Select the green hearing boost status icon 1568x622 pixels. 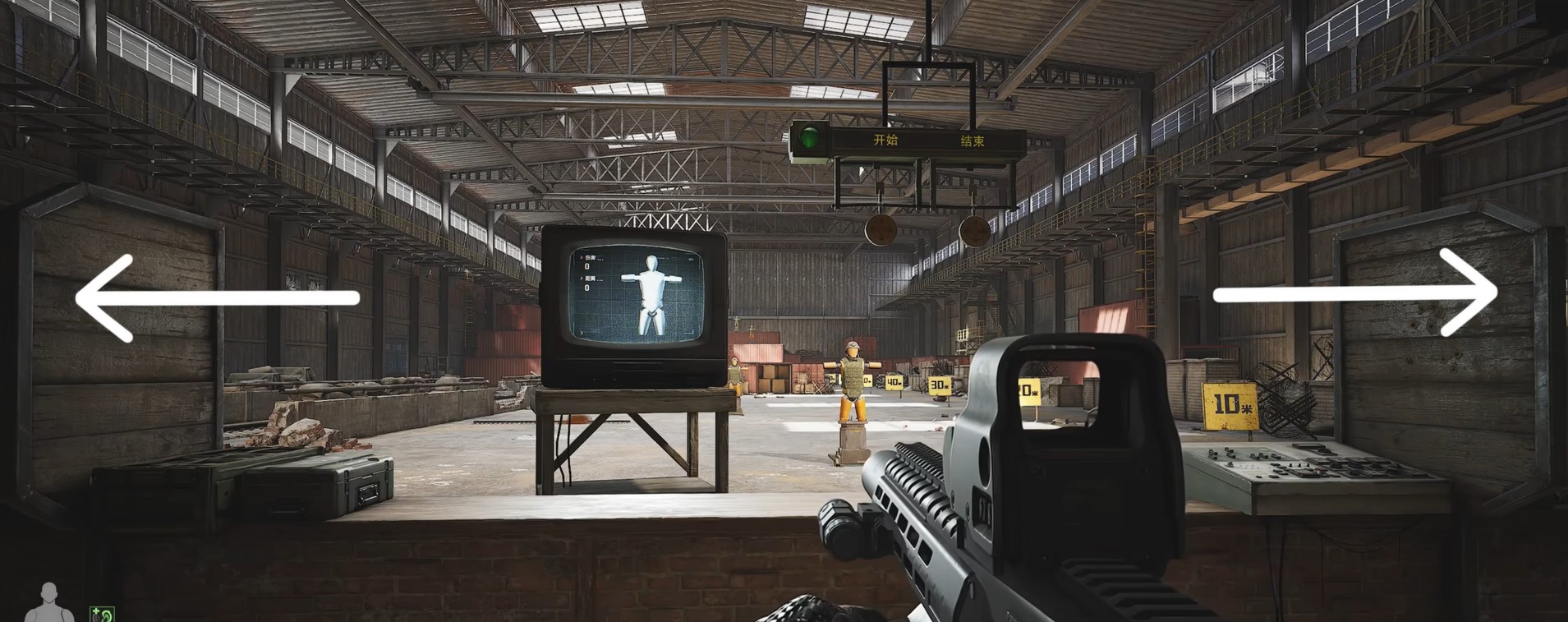pyautogui.click(x=103, y=614)
